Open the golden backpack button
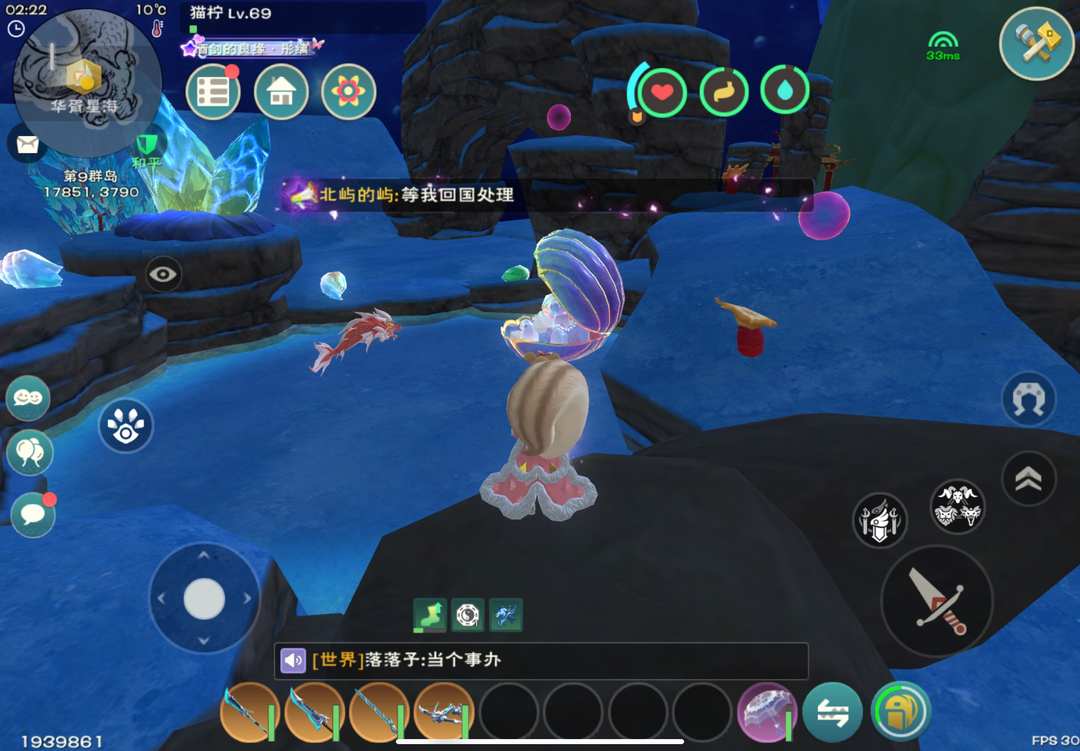The image size is (1080, 751). click(x=901, y=712)
